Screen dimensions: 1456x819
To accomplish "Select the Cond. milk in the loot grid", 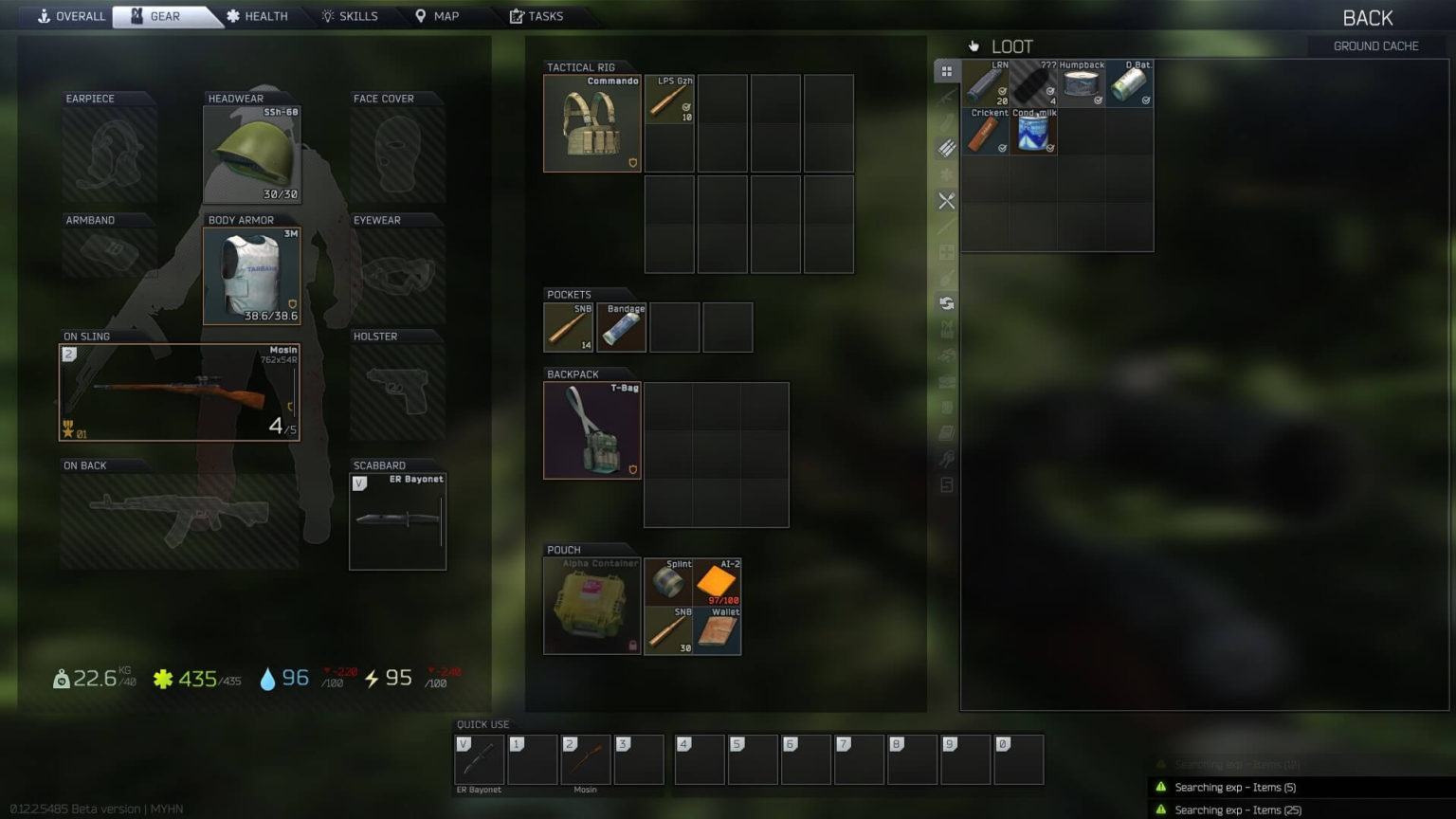I will (1033, 133).
